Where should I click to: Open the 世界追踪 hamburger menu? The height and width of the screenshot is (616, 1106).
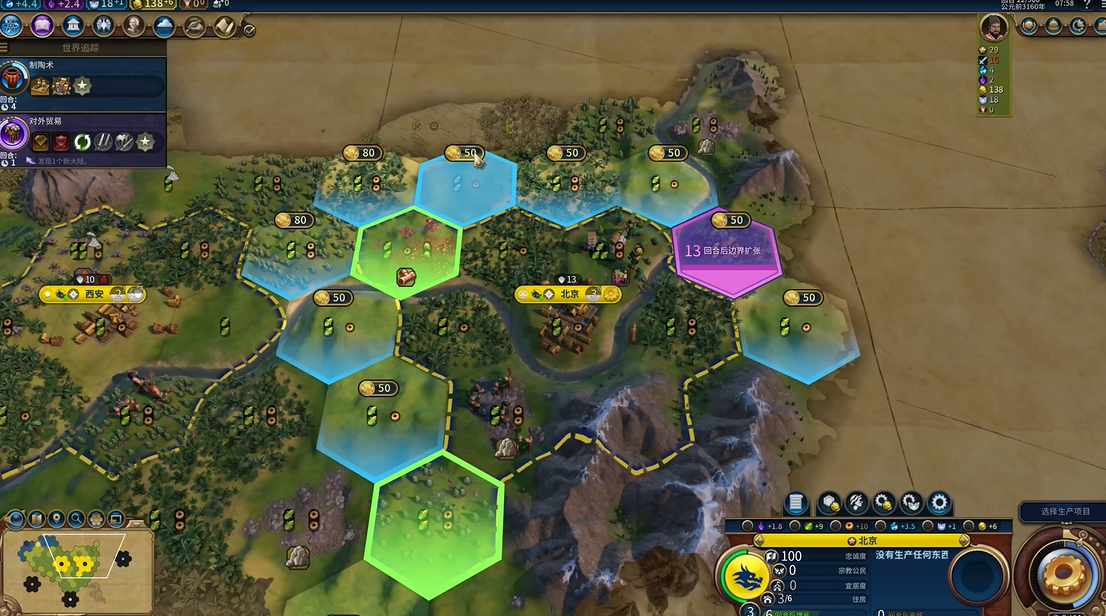(5, 47)
